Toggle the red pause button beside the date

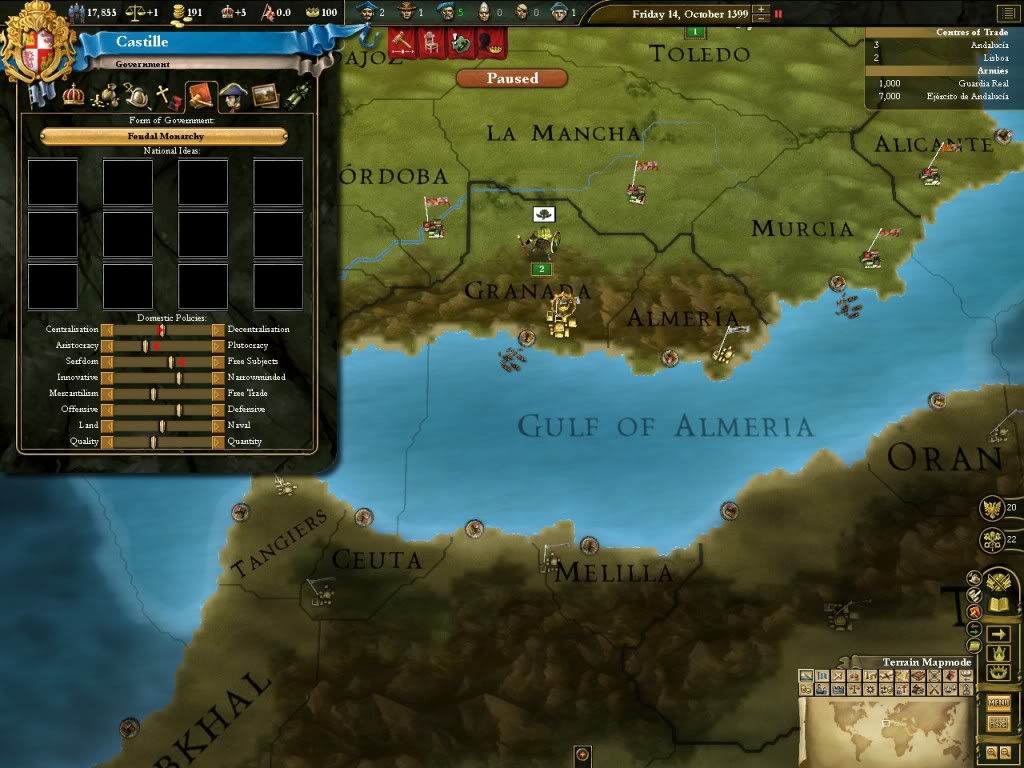[x=778, y=14]
